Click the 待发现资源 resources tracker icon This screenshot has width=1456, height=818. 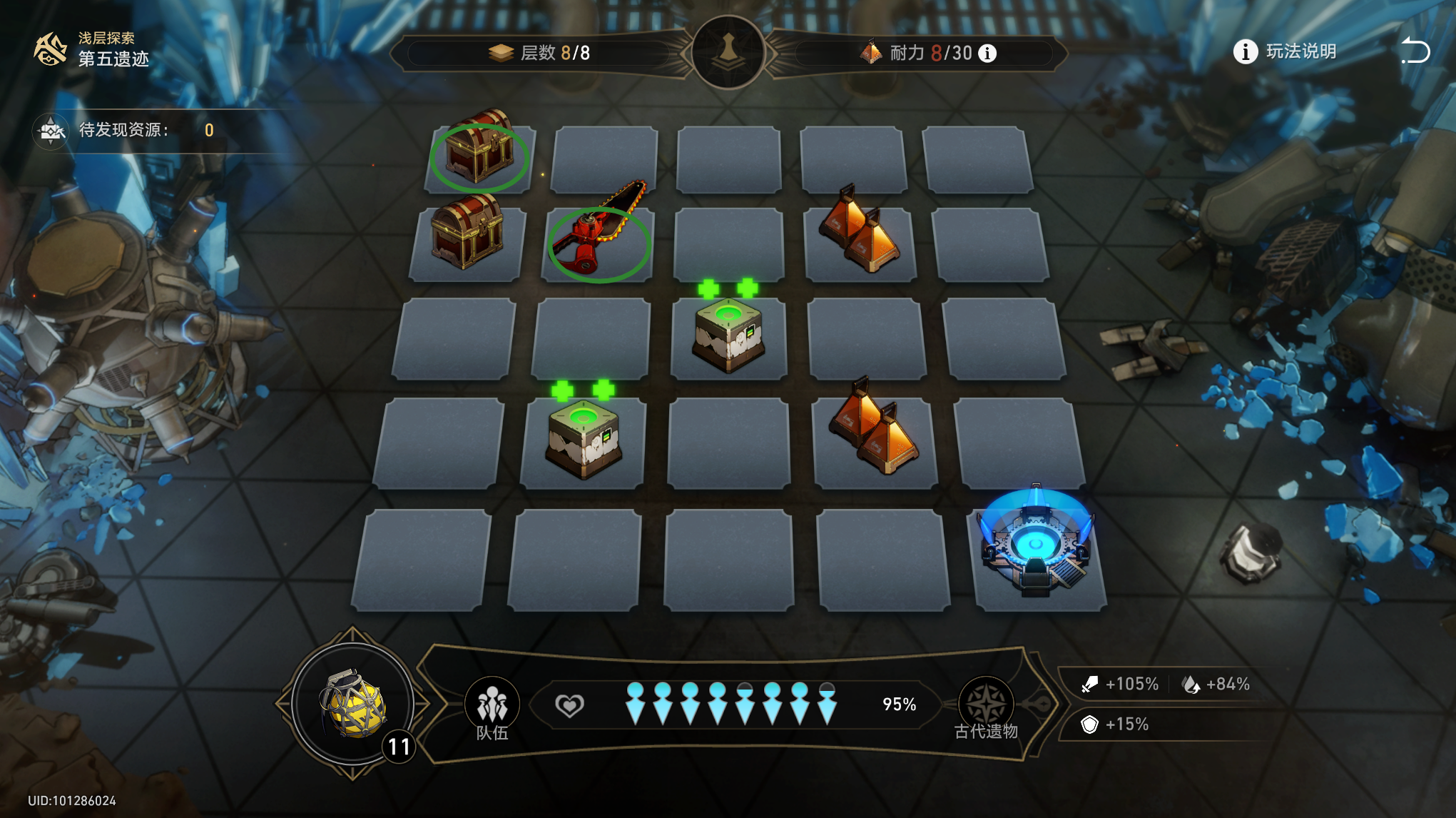(x=51, y=131)
